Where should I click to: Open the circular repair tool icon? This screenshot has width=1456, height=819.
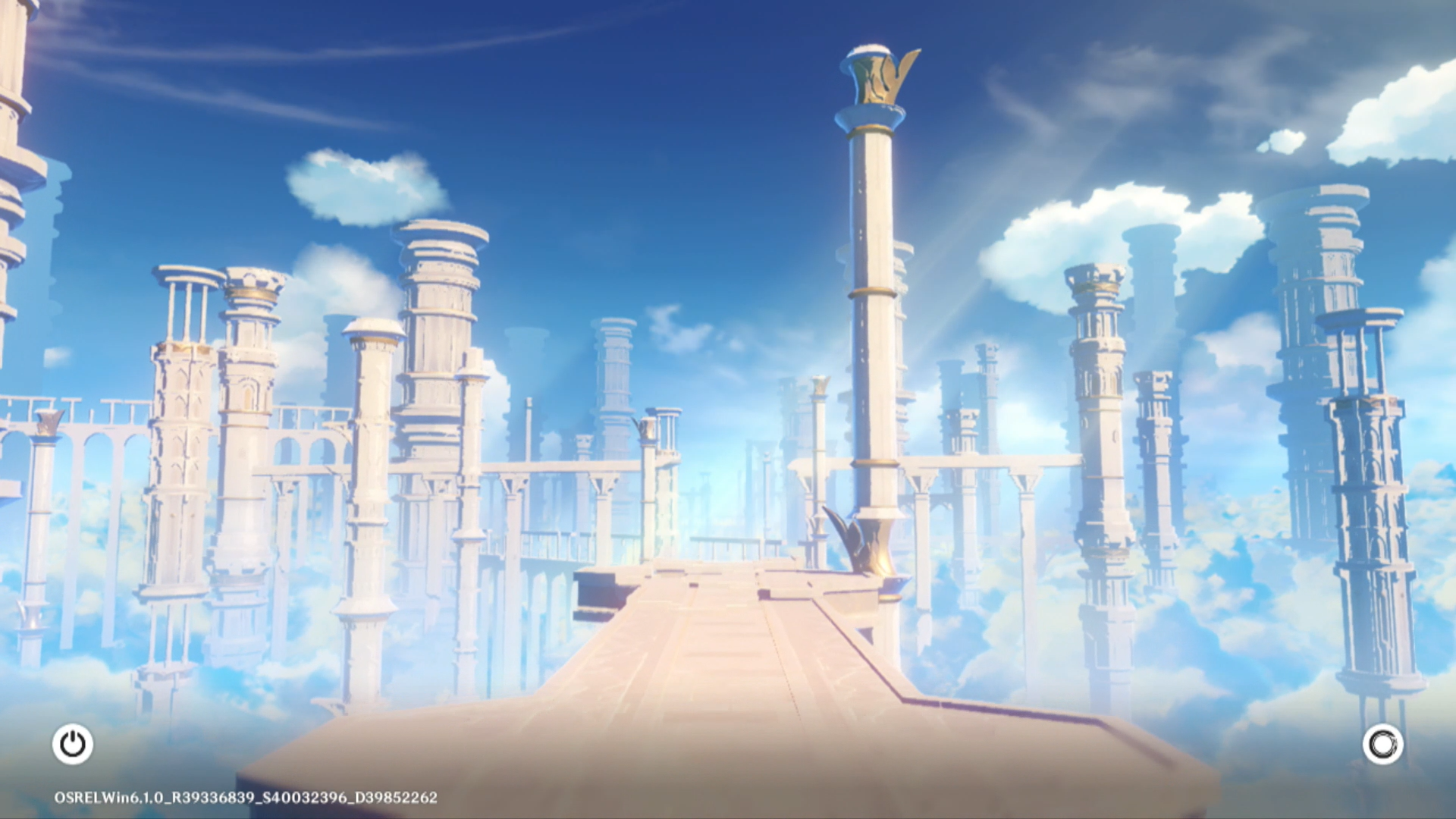[x=1382, y=744]
